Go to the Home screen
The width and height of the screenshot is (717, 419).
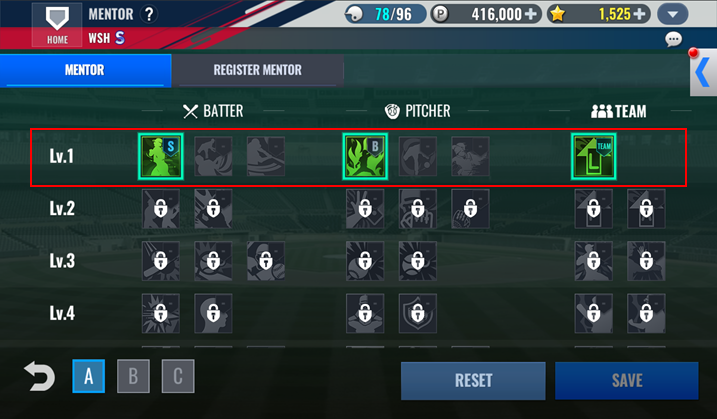tap(57, 25)
